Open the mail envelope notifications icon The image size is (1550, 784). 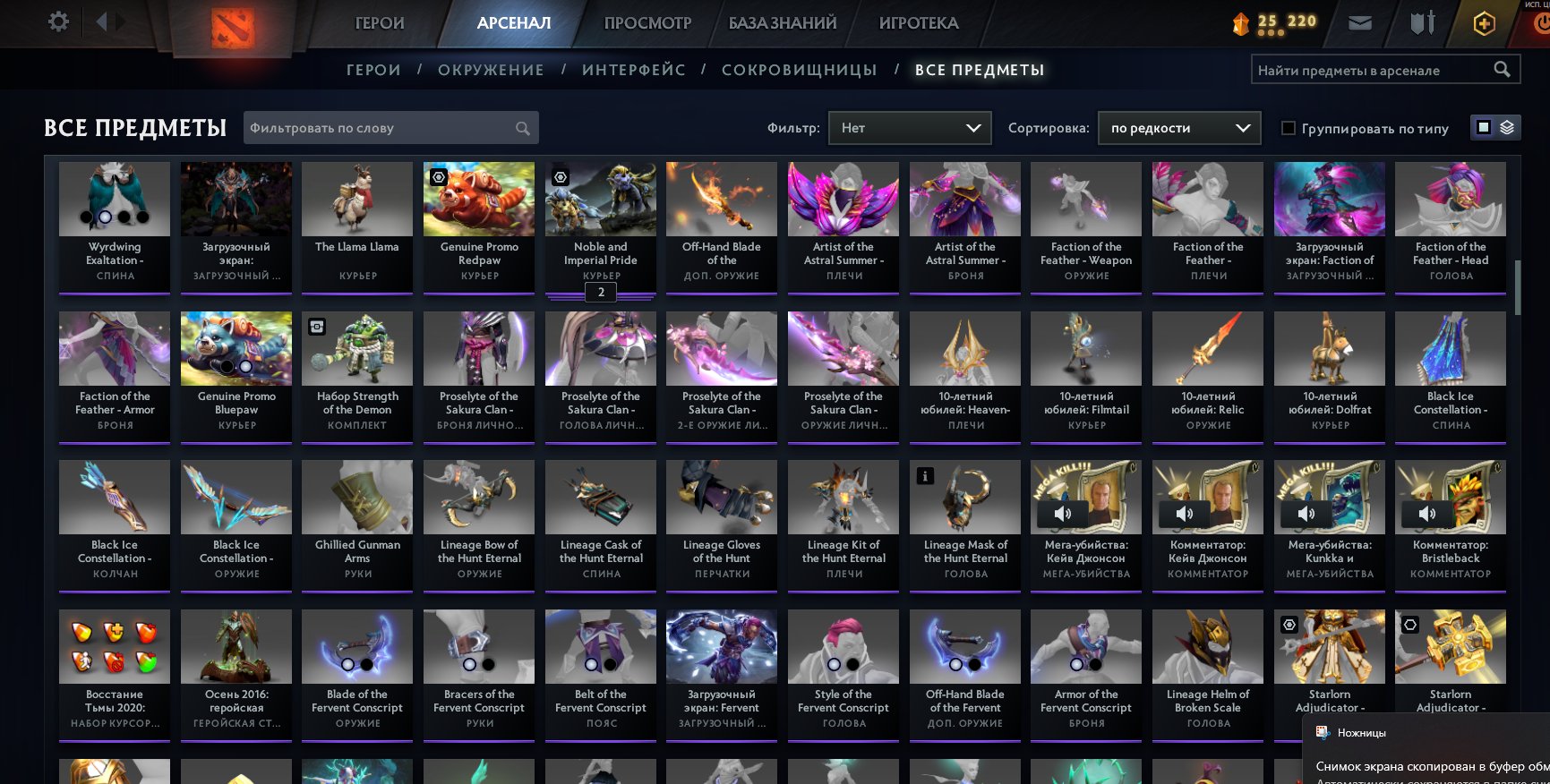pos(1360,21)
